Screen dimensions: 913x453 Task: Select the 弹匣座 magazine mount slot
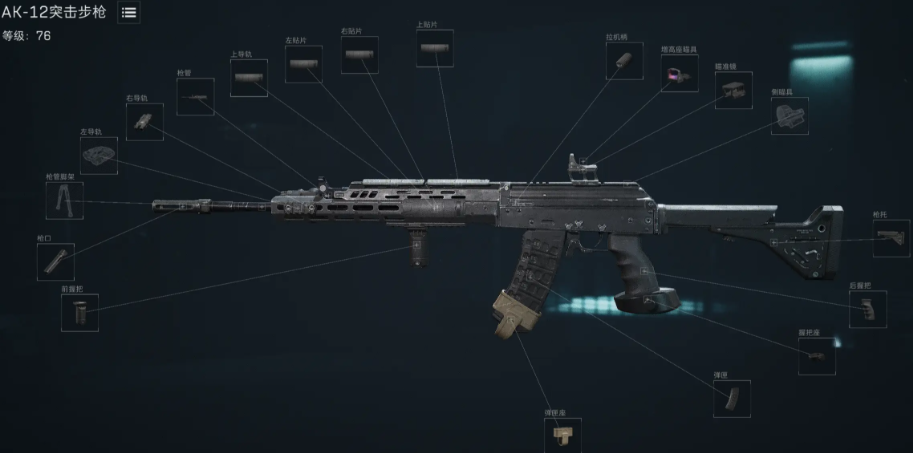click(x=563, y=434)
